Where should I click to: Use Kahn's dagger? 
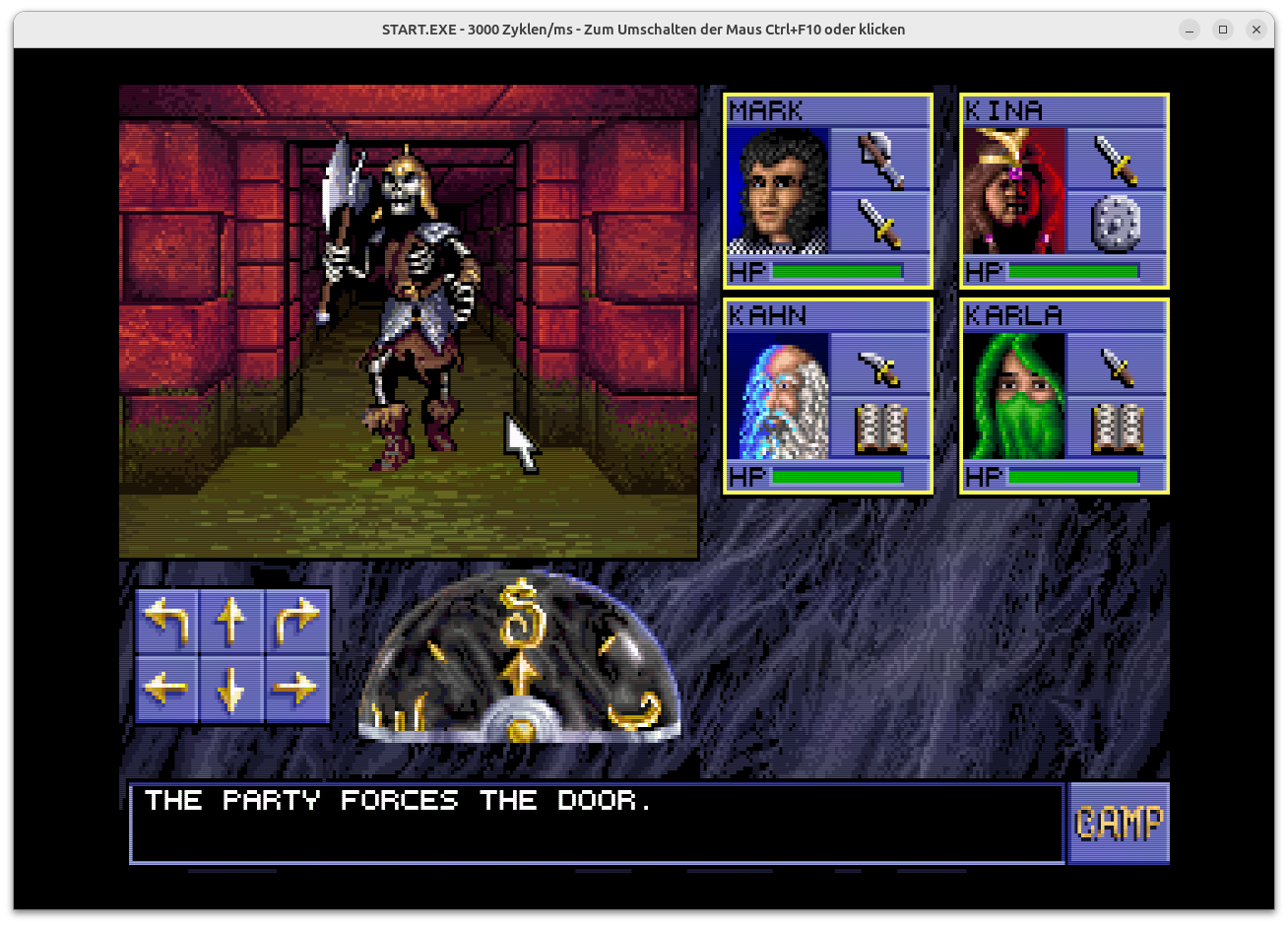click(880, 366)
